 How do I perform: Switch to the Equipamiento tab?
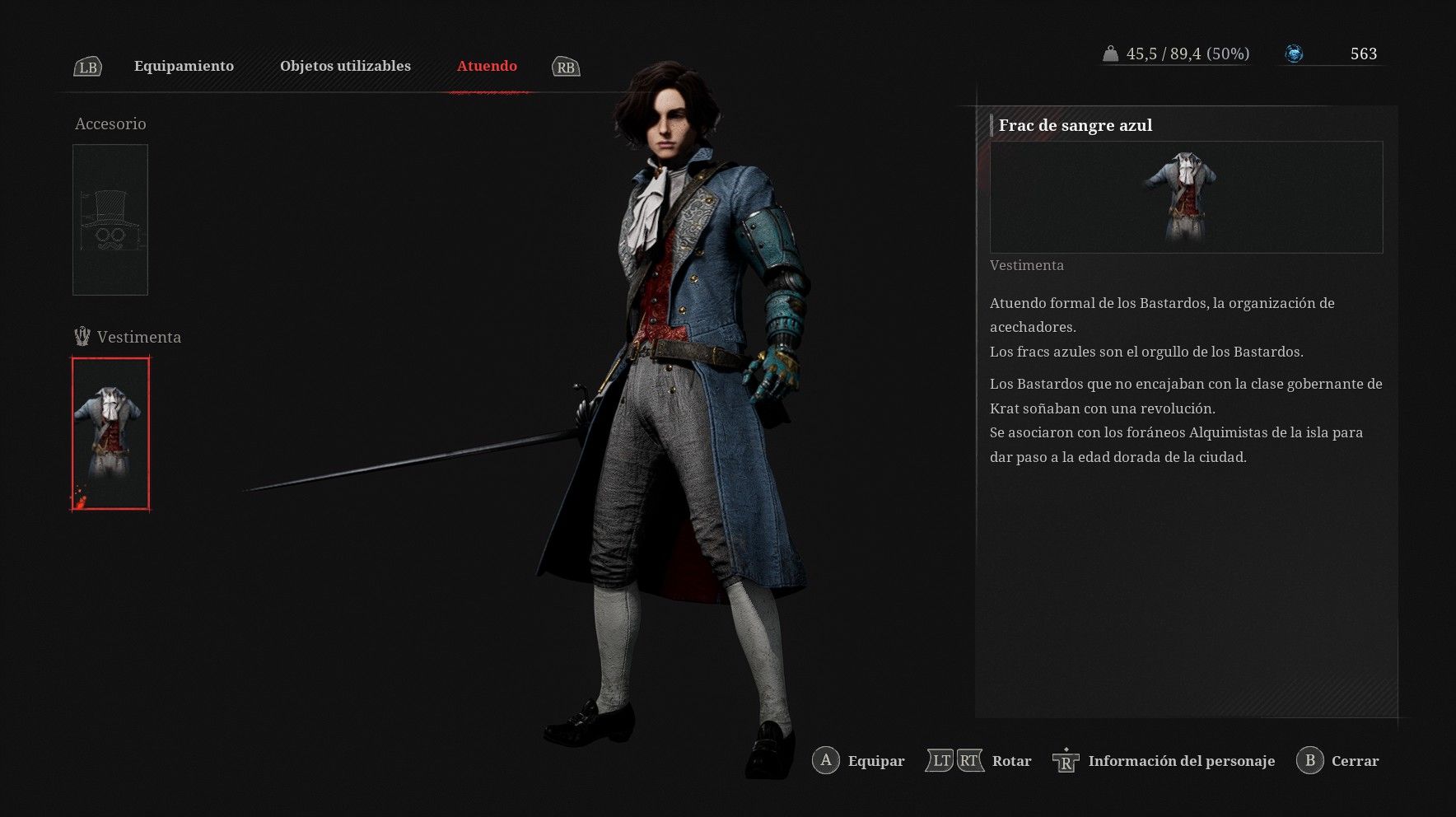click(184, 66)
